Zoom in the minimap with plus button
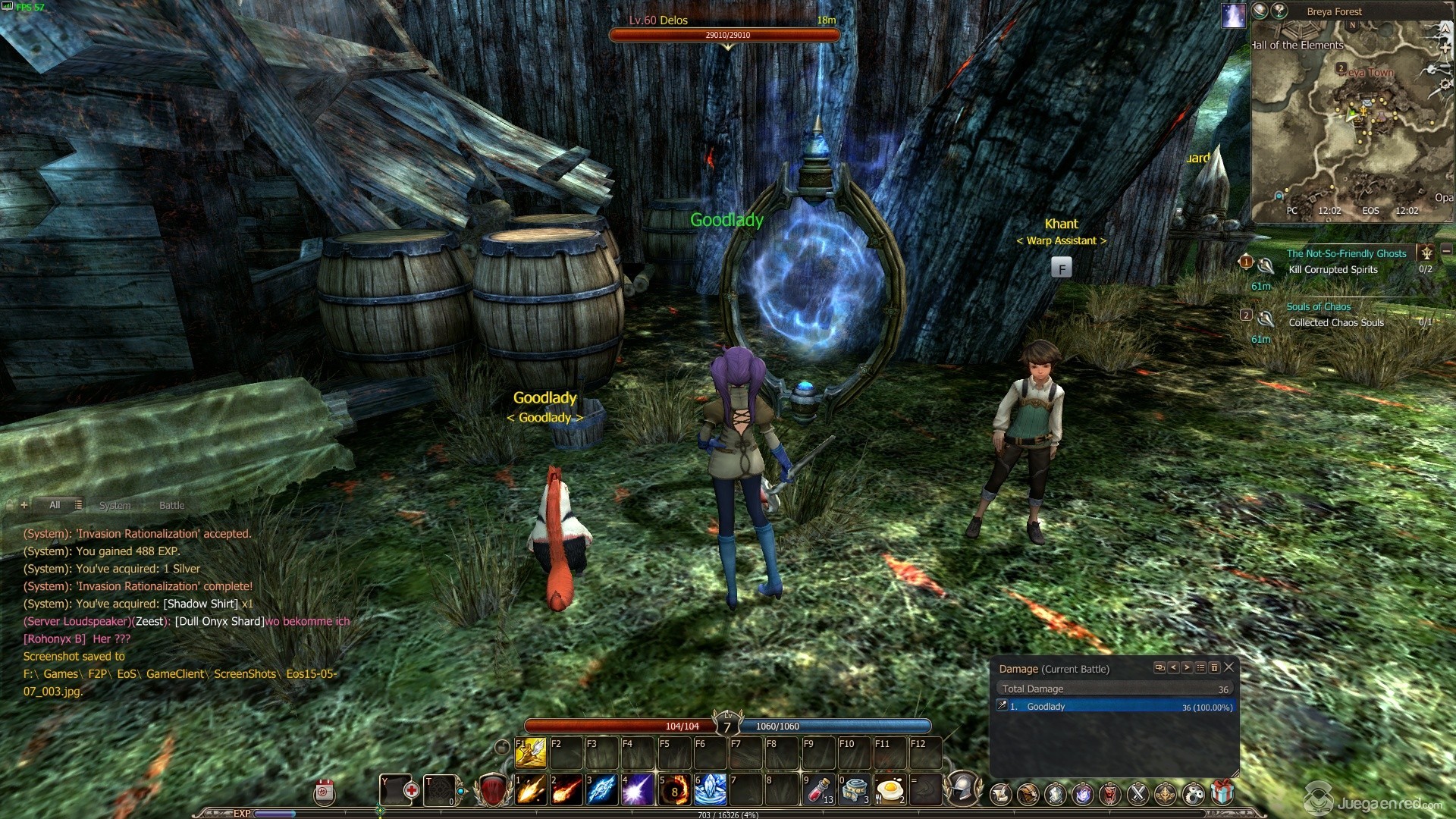The width and height of the screenshot is (1456, 819). tap(1447, 47)
